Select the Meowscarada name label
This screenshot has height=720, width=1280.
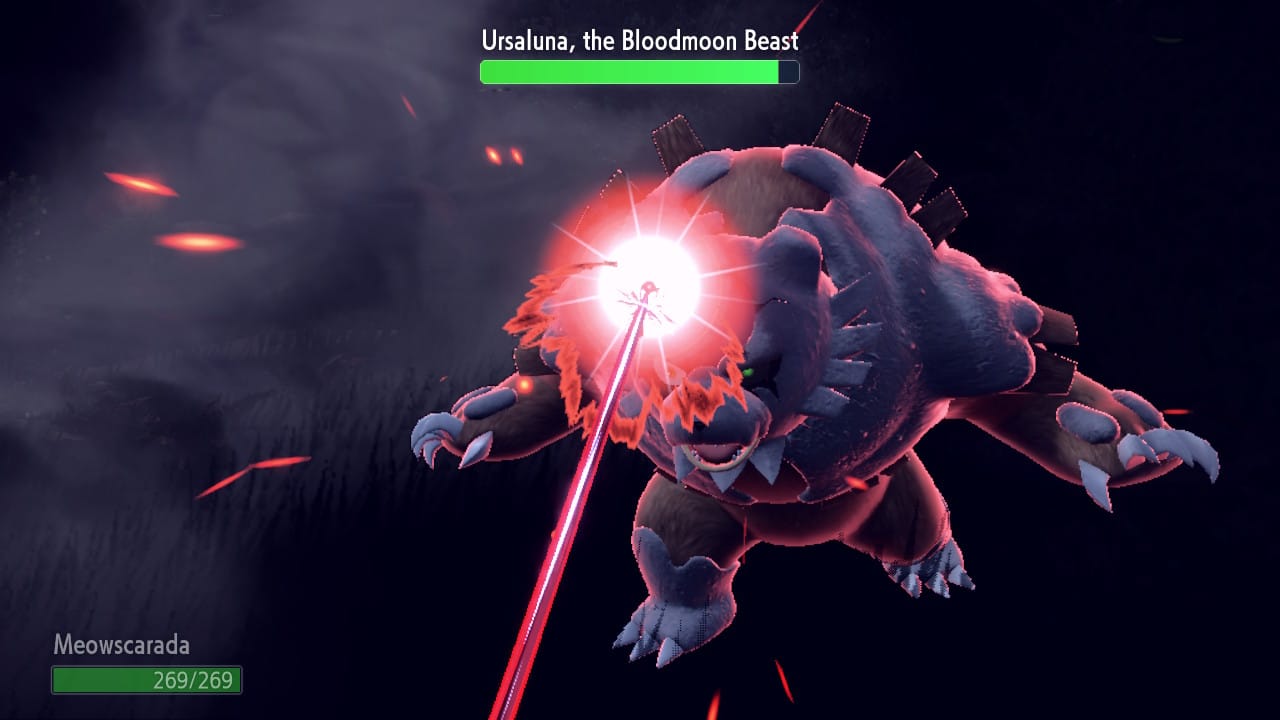120,646
